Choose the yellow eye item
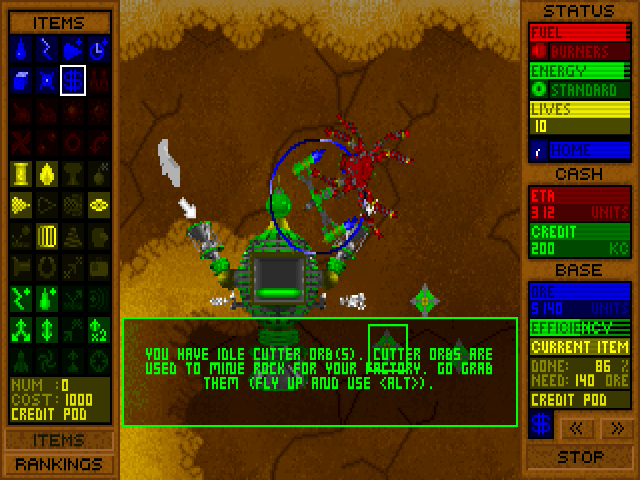The image size is (640, 480). [x=98, y=205]
